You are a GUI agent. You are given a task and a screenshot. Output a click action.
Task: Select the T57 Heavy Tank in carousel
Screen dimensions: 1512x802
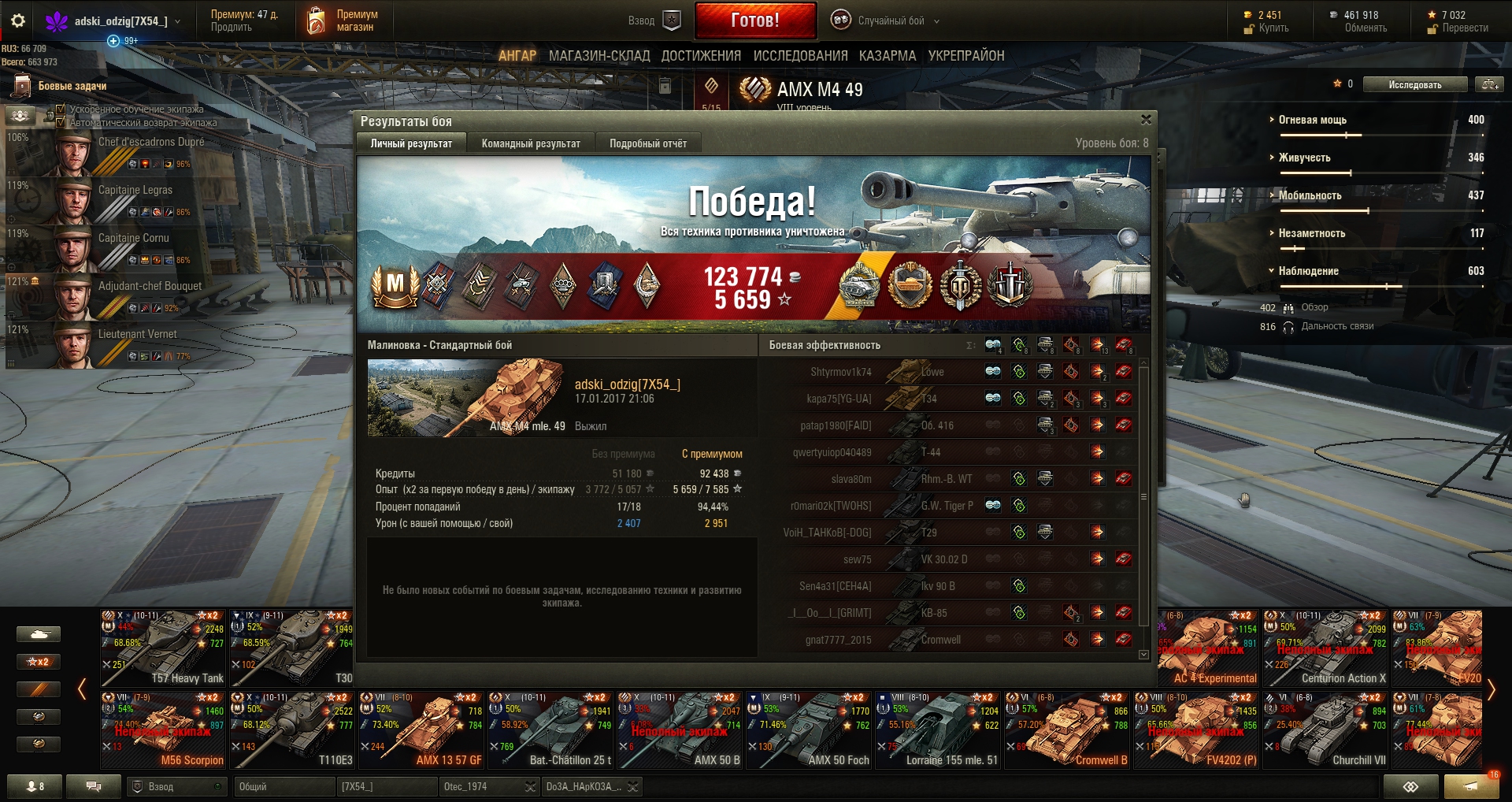pyautogui.click(x=163, y=648)
